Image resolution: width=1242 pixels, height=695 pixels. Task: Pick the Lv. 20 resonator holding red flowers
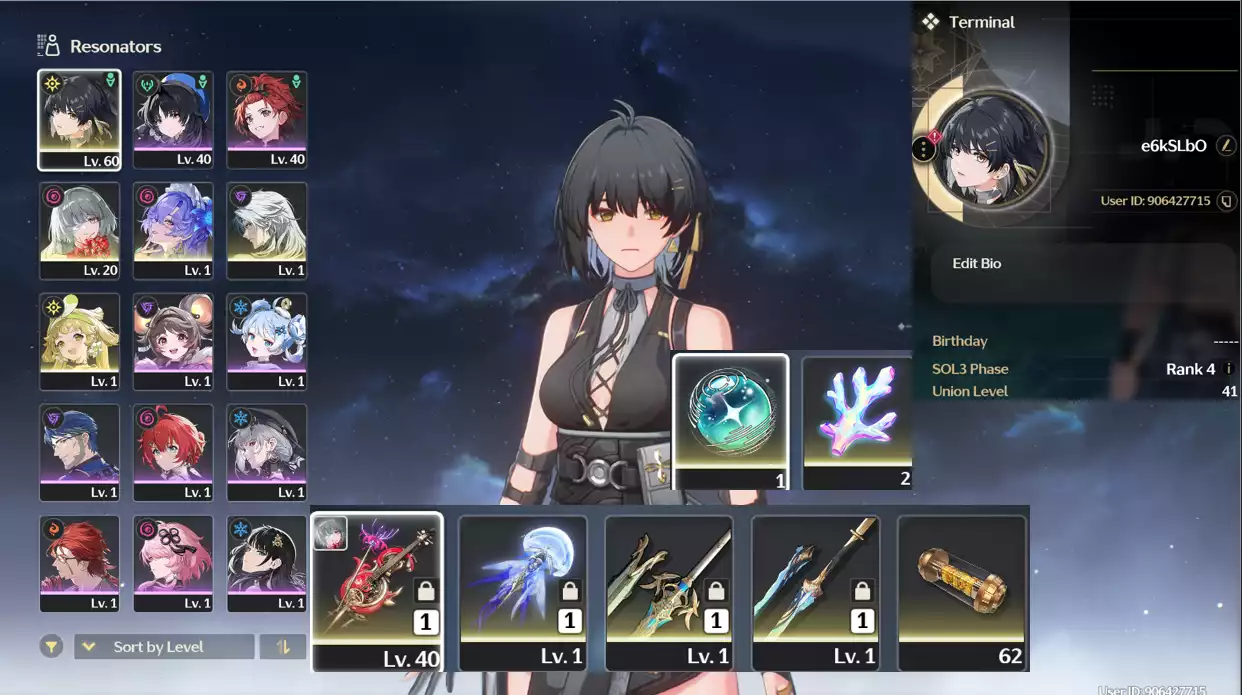tap(79, 231)
